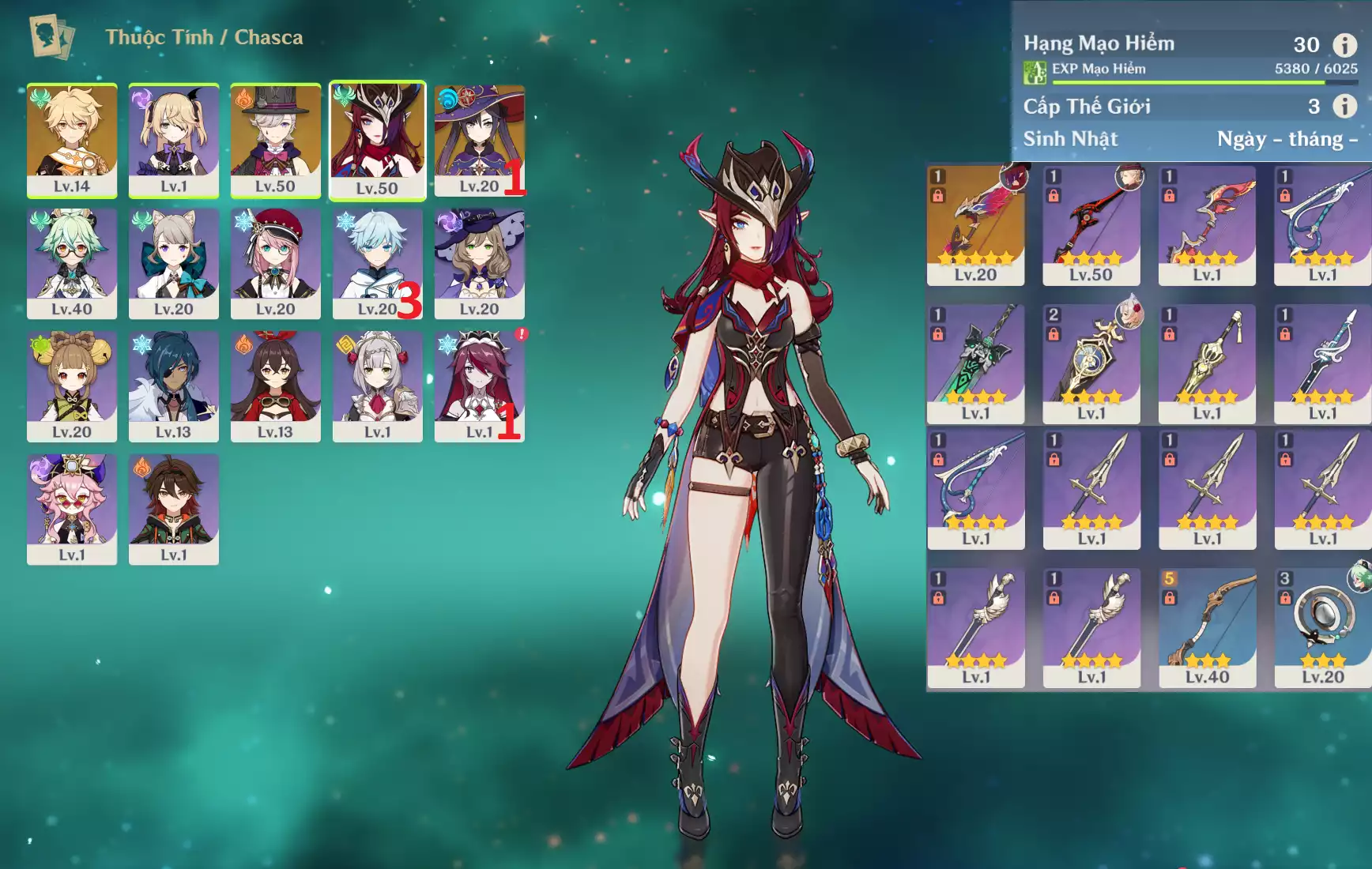Show info for Hạng Mạo Hiểm rank
Image resolution: width=1372 pixels, height=869 pixels.
(1344, 45)
